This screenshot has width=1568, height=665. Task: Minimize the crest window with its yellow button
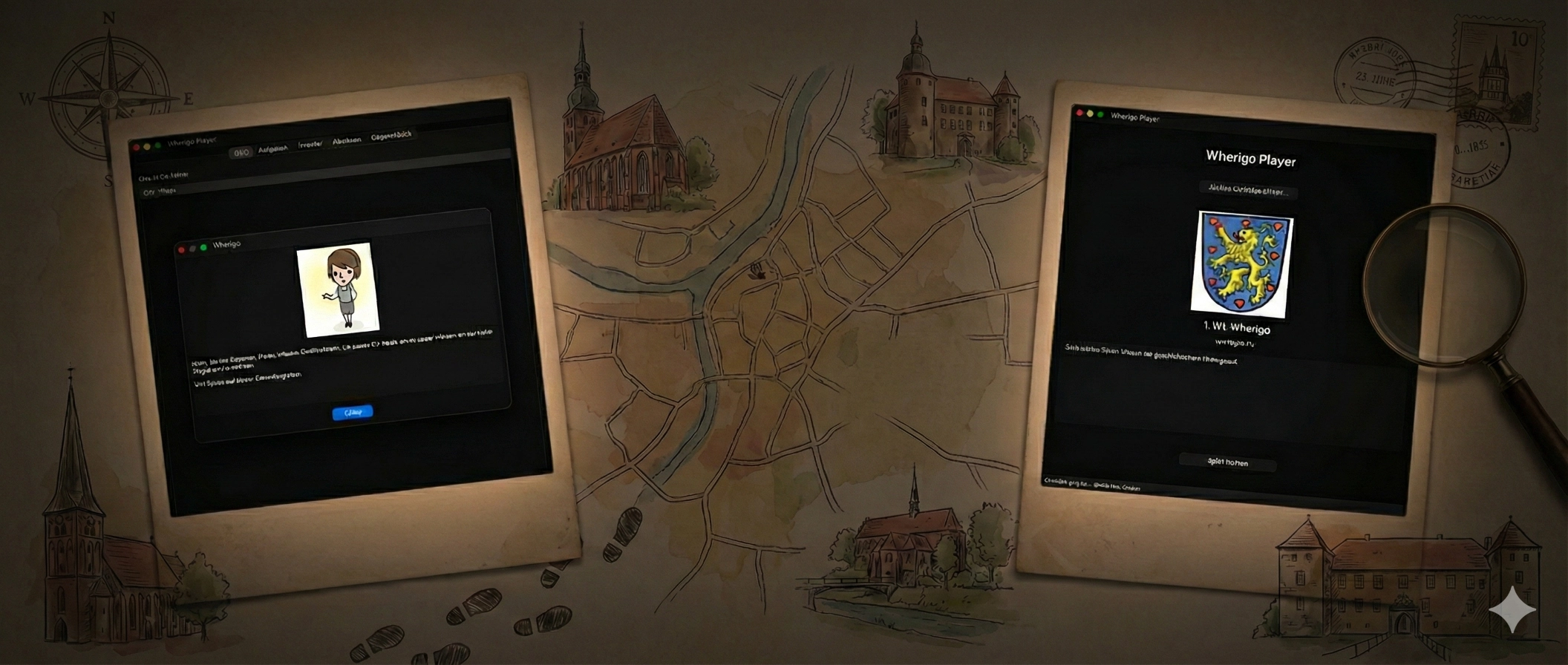[1090, 114]
